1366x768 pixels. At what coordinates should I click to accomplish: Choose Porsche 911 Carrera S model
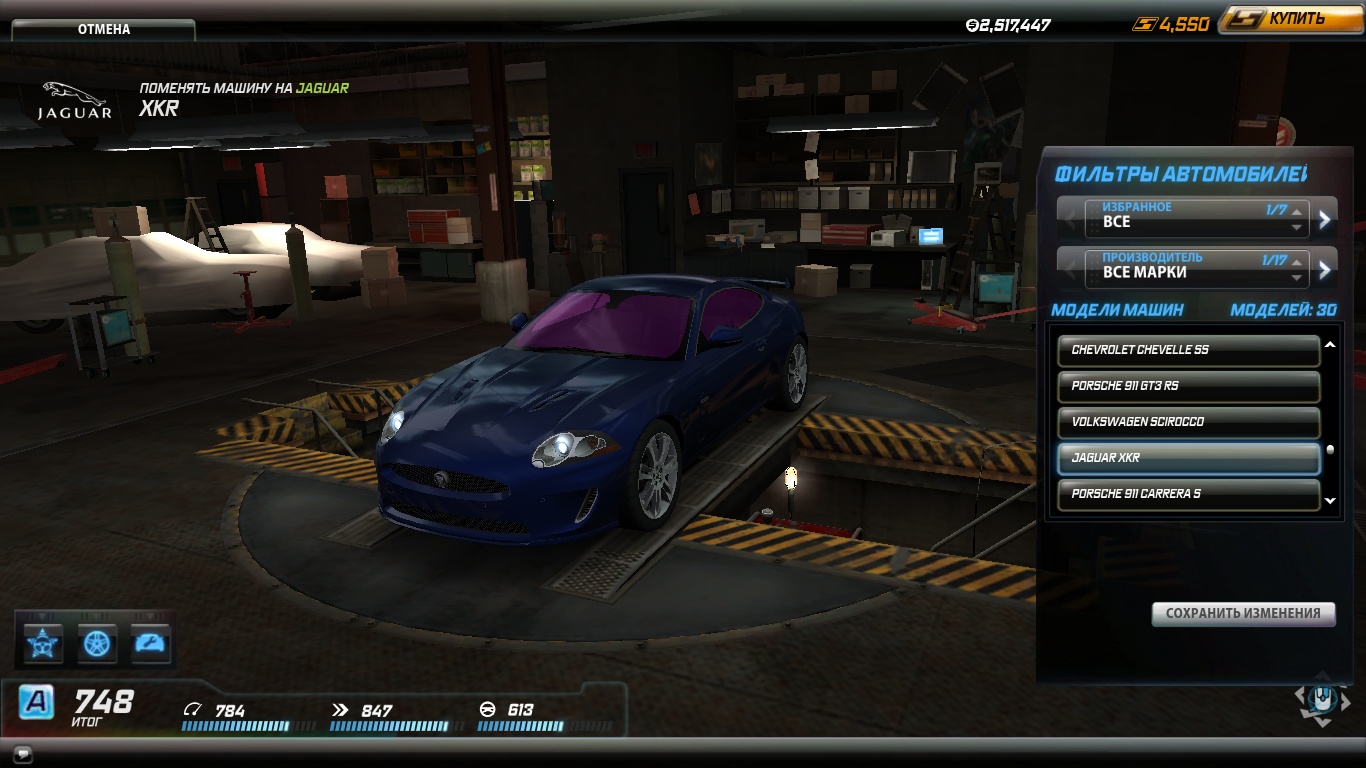click(x=1188, y=494)
